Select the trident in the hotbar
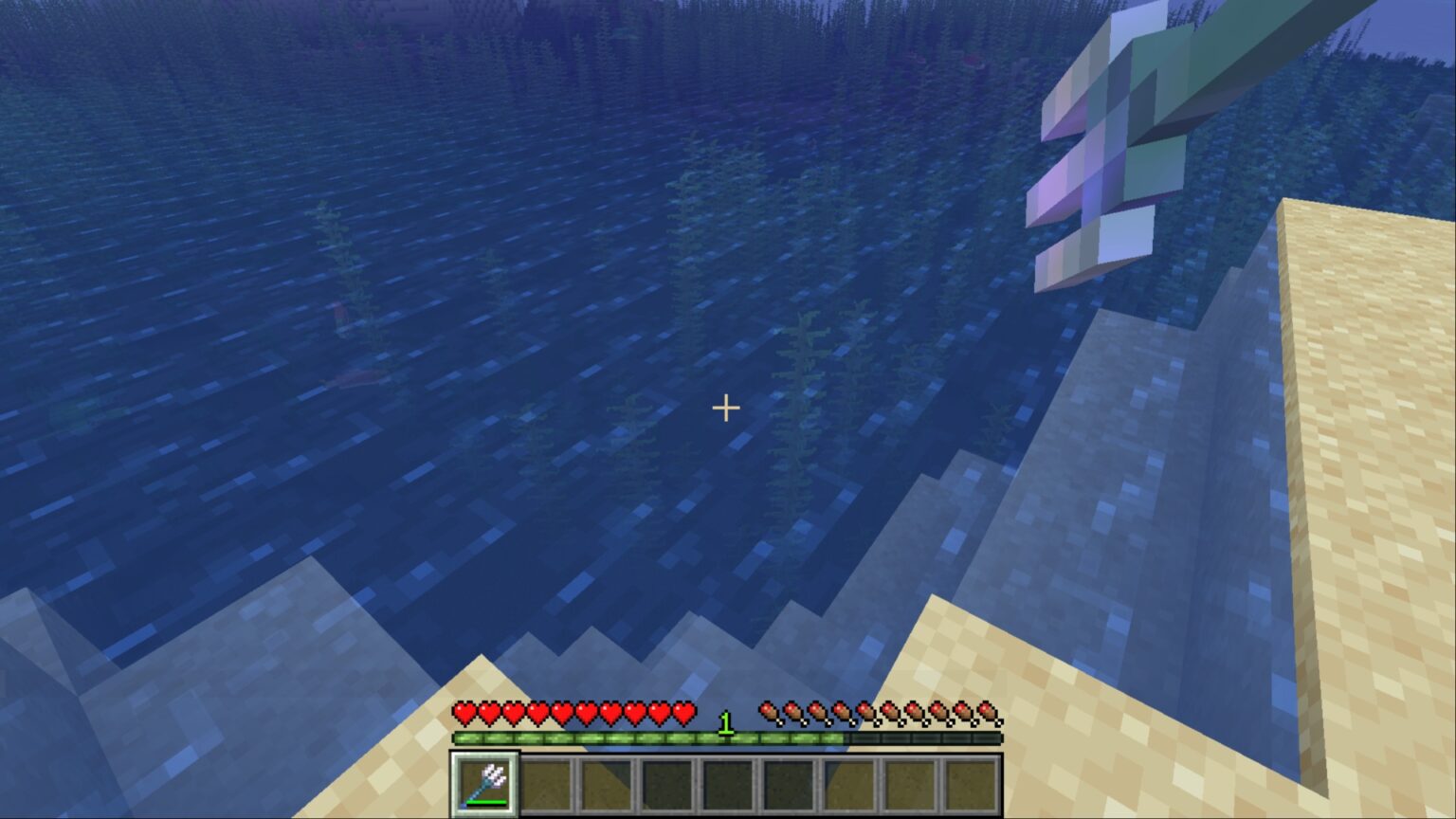This screenshot has width=1456, height=819. coord(486,781)
